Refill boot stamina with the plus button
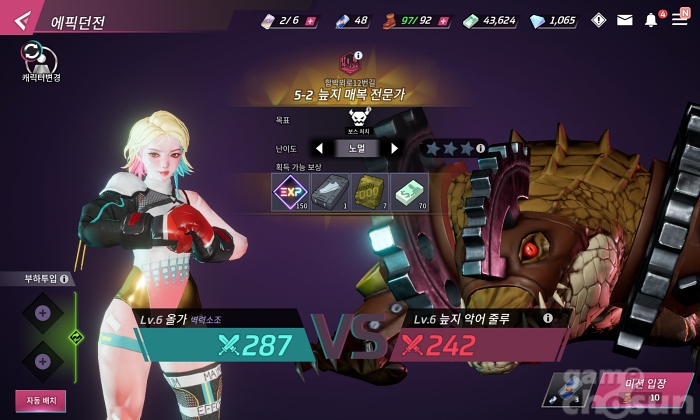Viewport: 700px width, 420px height. (x=443, y=20)
